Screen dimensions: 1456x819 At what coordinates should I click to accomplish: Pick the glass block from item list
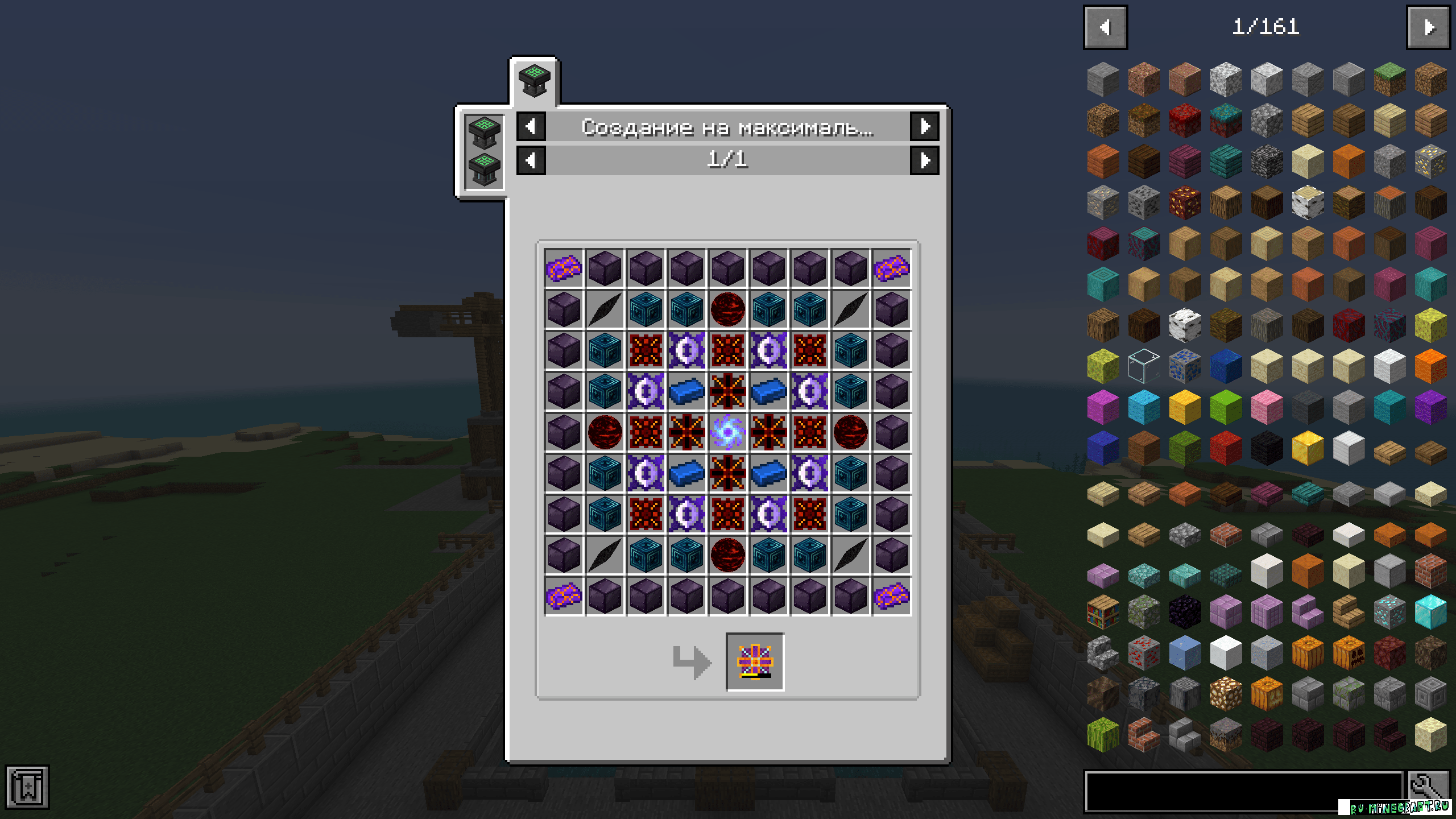(1144, 366)
